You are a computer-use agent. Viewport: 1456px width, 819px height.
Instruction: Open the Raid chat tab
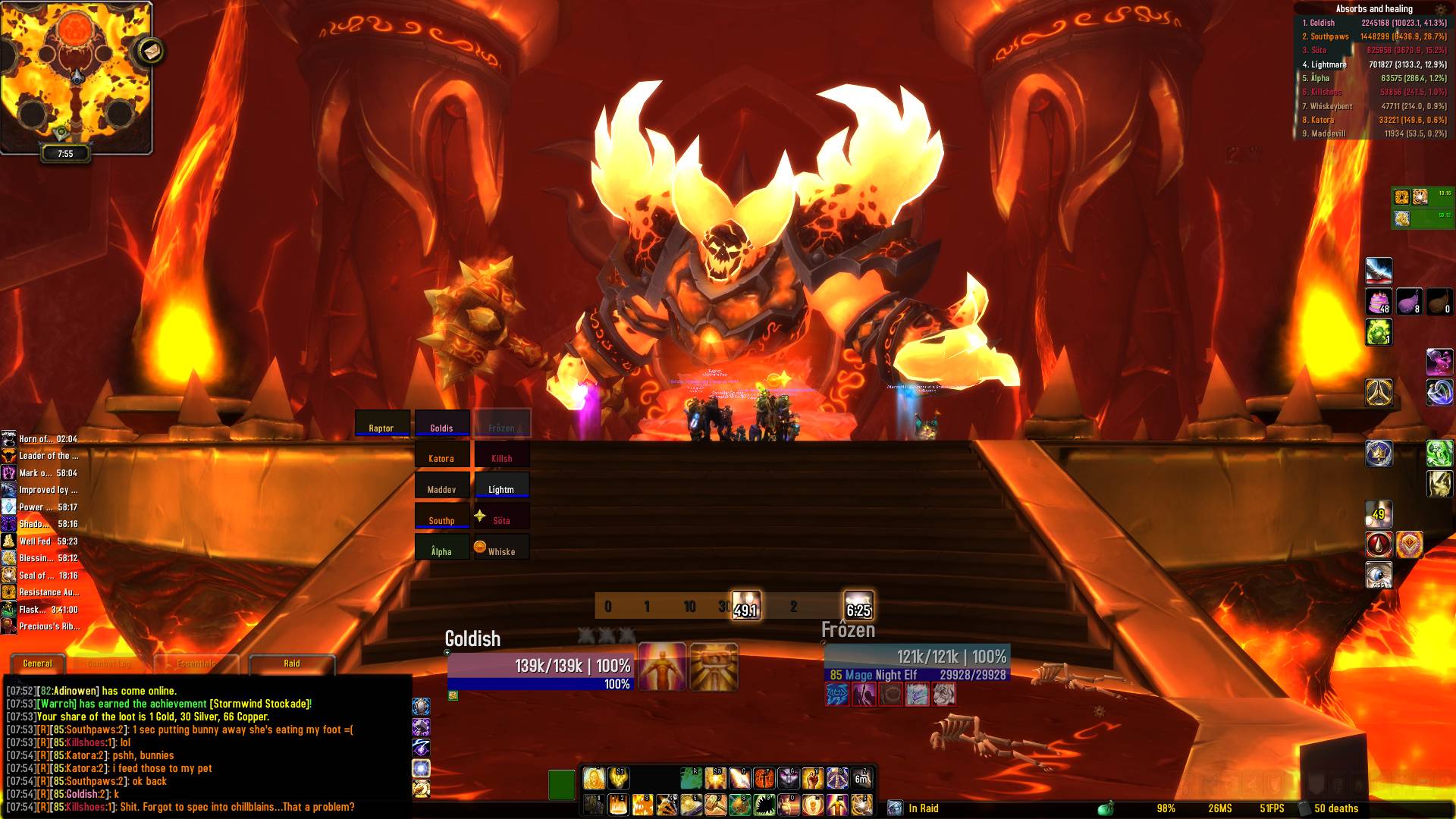coord(292,664)
